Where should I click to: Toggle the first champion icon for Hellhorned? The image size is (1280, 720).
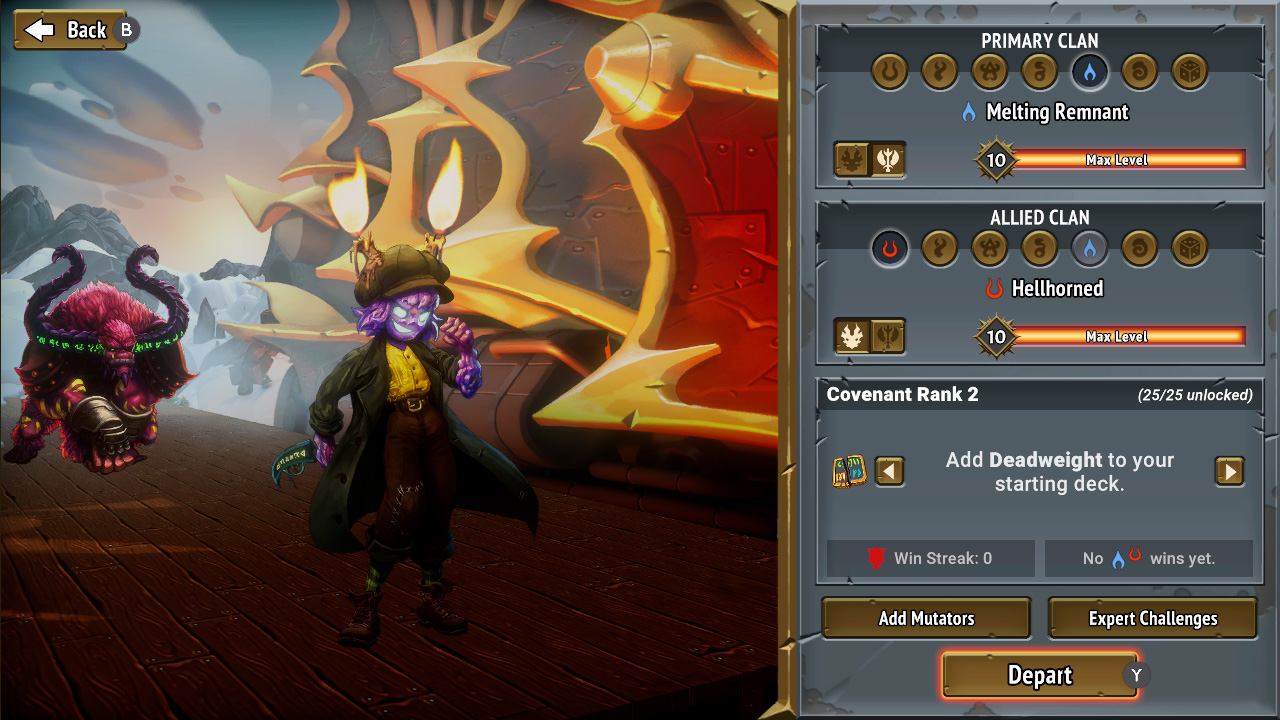click(x=852, y=335)
